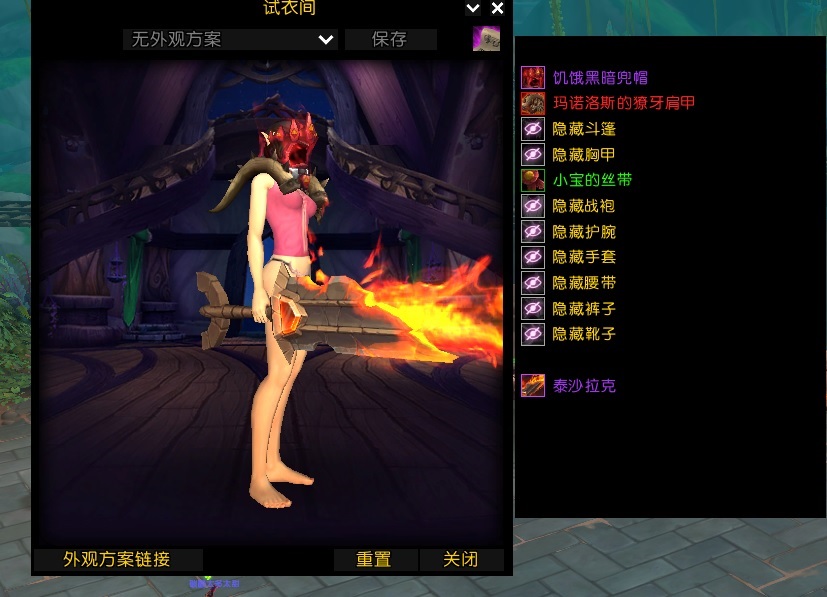Click the purple icon beside the save button
827x597 pixels.
487,39
